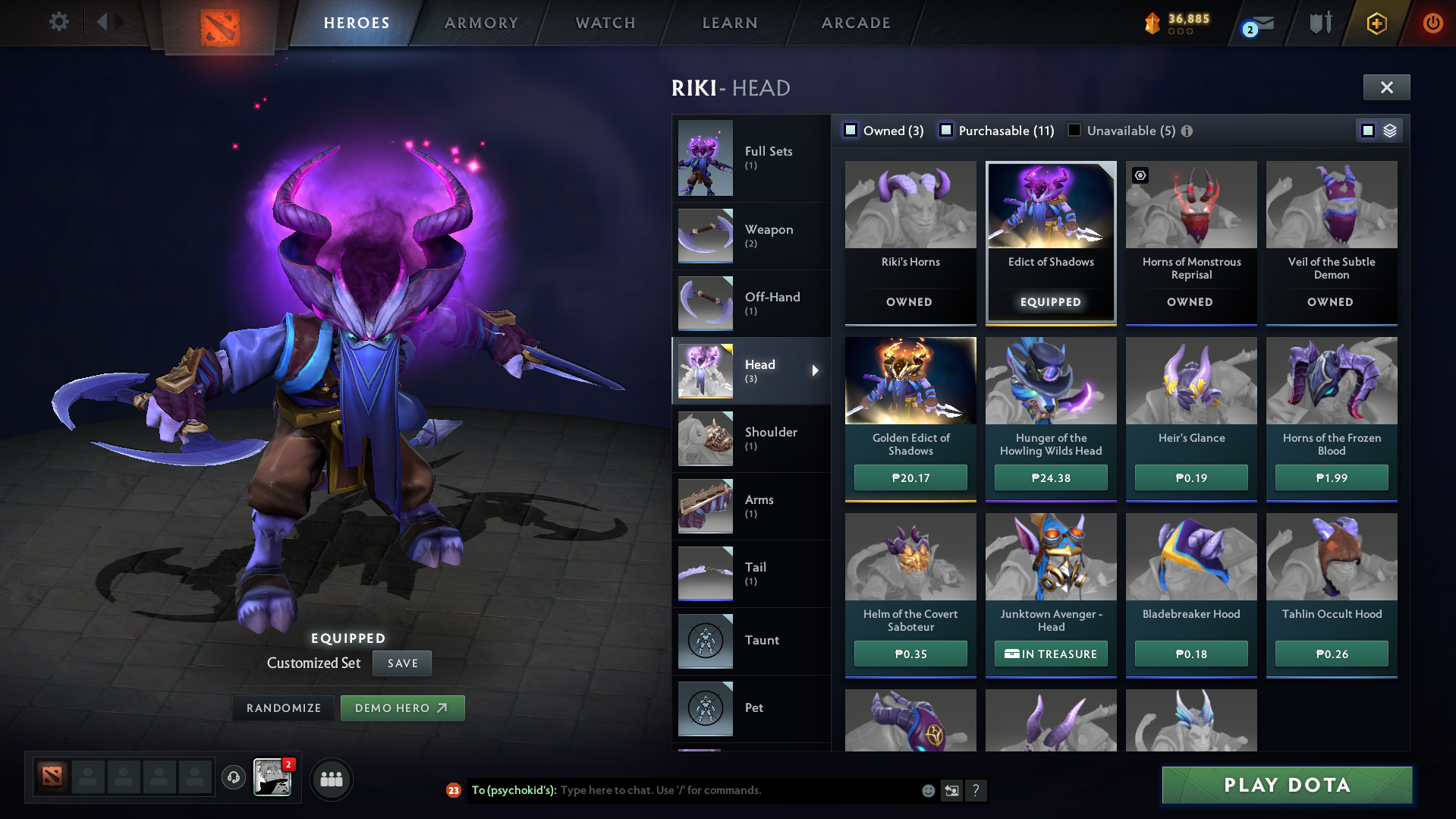This screenshot has height=819, width=1456.
Task: Open the friends list icon near party slots
Action: pos(331,779)
